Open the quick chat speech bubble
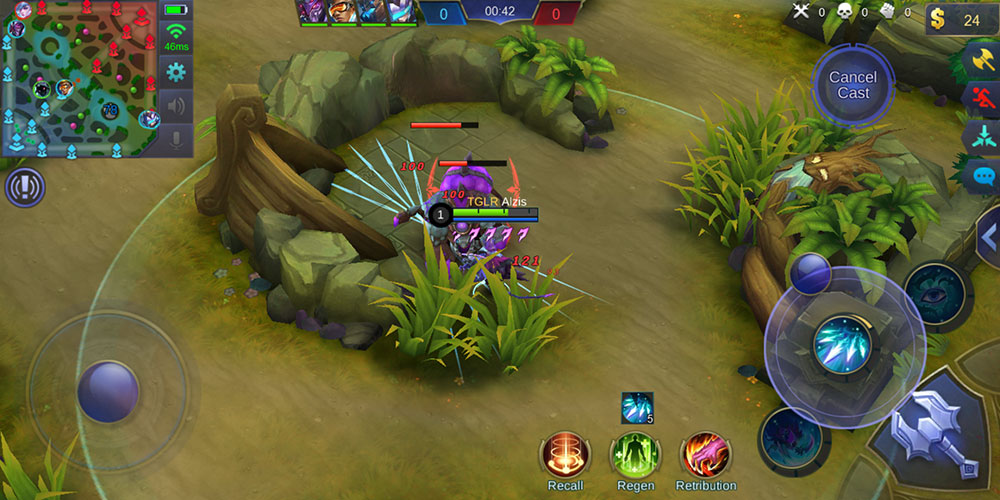 pos(982,176)
